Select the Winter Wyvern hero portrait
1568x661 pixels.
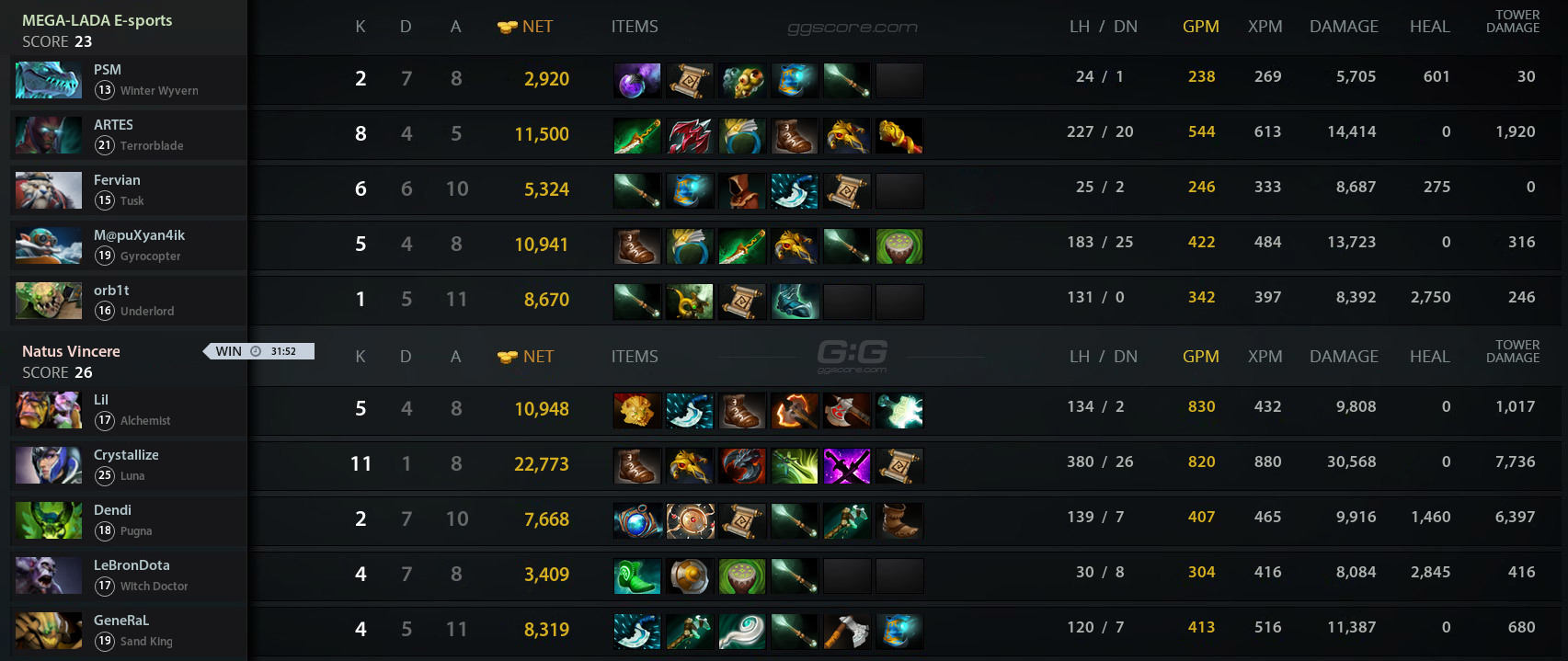coord(49,80)
